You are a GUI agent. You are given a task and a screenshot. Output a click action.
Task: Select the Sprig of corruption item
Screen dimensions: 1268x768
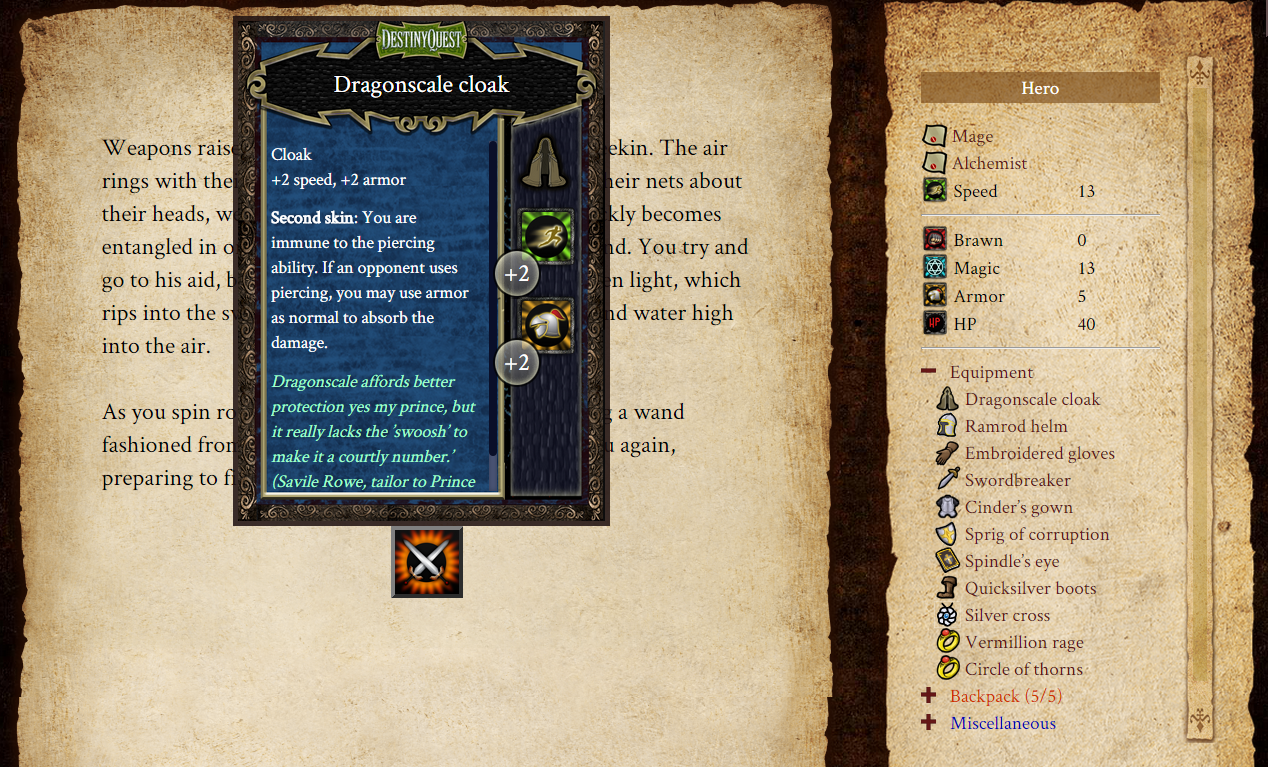pos(1036,534)
